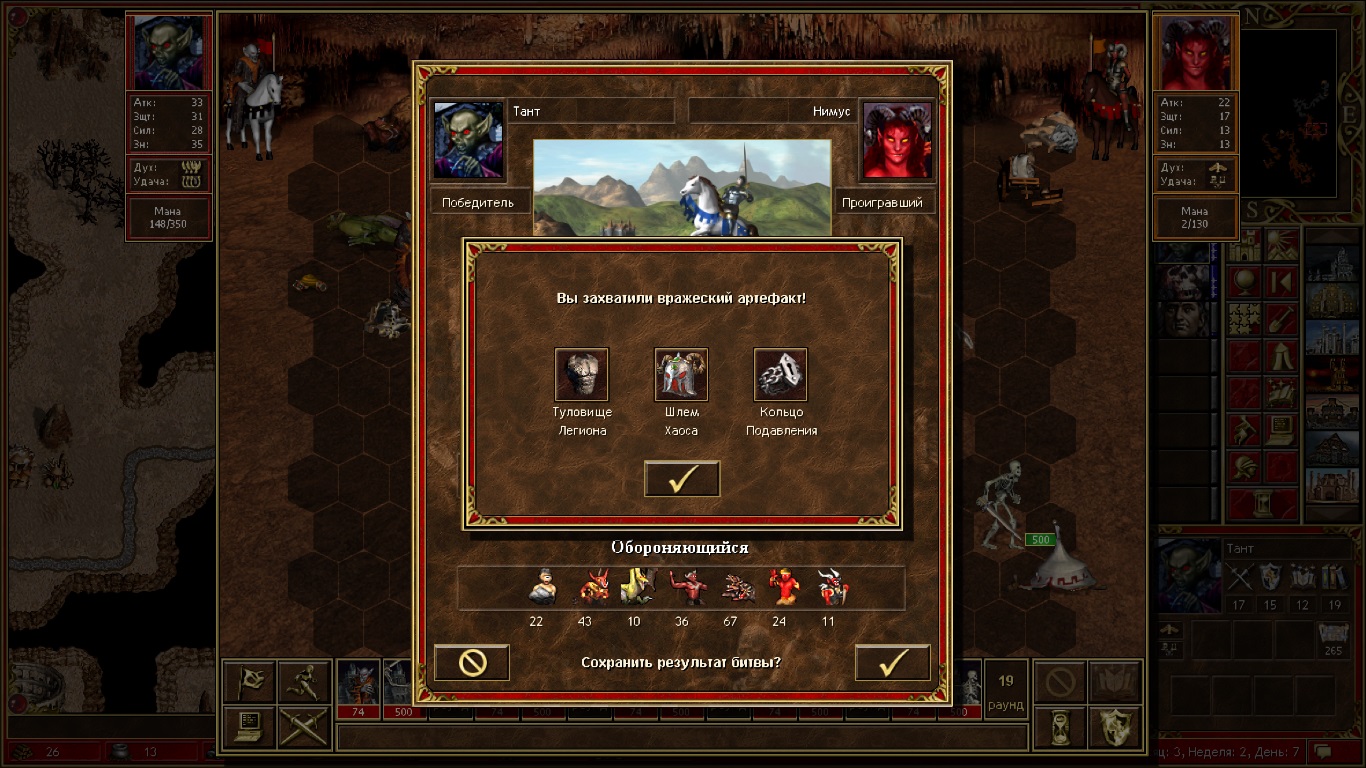Decline saving the battle result
This screenshot has height=768, width=1366.
(x=472, y=663)
